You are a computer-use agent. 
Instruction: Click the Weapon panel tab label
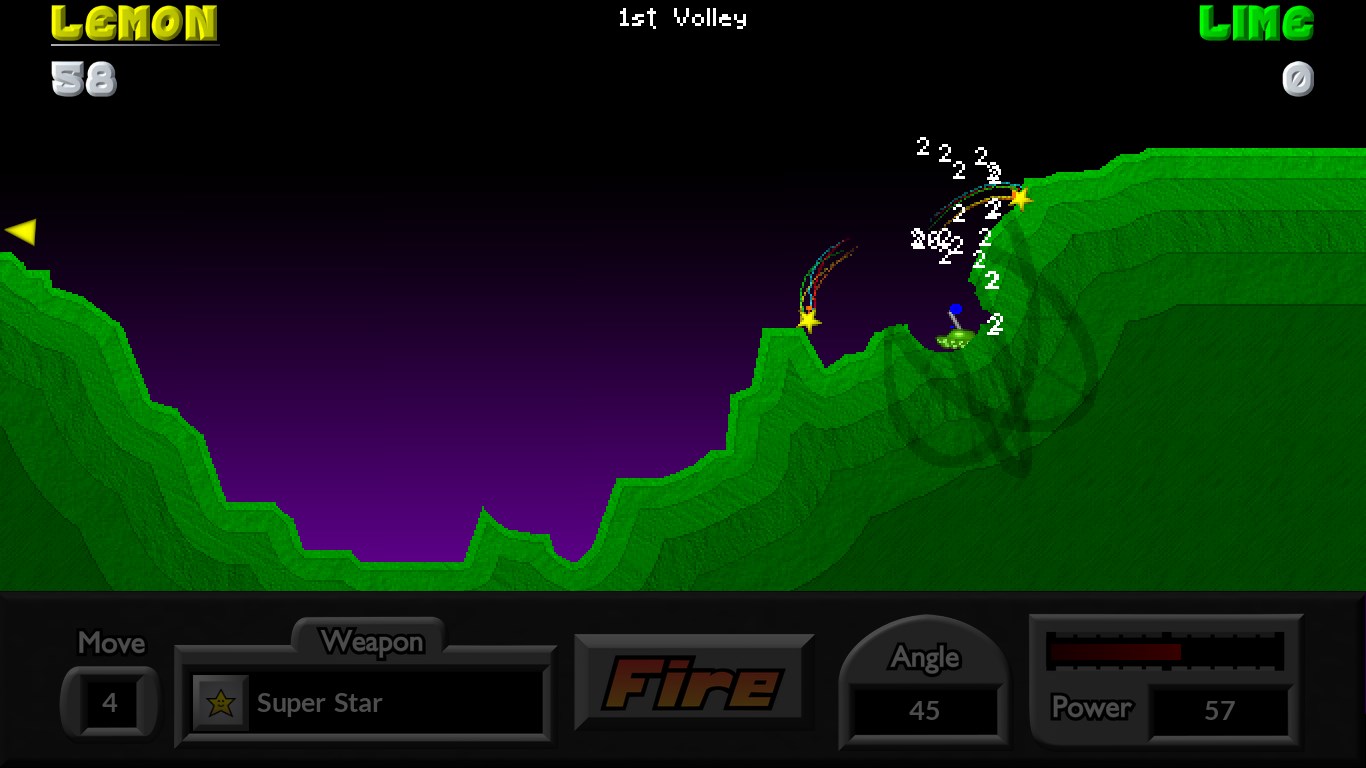pos(374,643)
